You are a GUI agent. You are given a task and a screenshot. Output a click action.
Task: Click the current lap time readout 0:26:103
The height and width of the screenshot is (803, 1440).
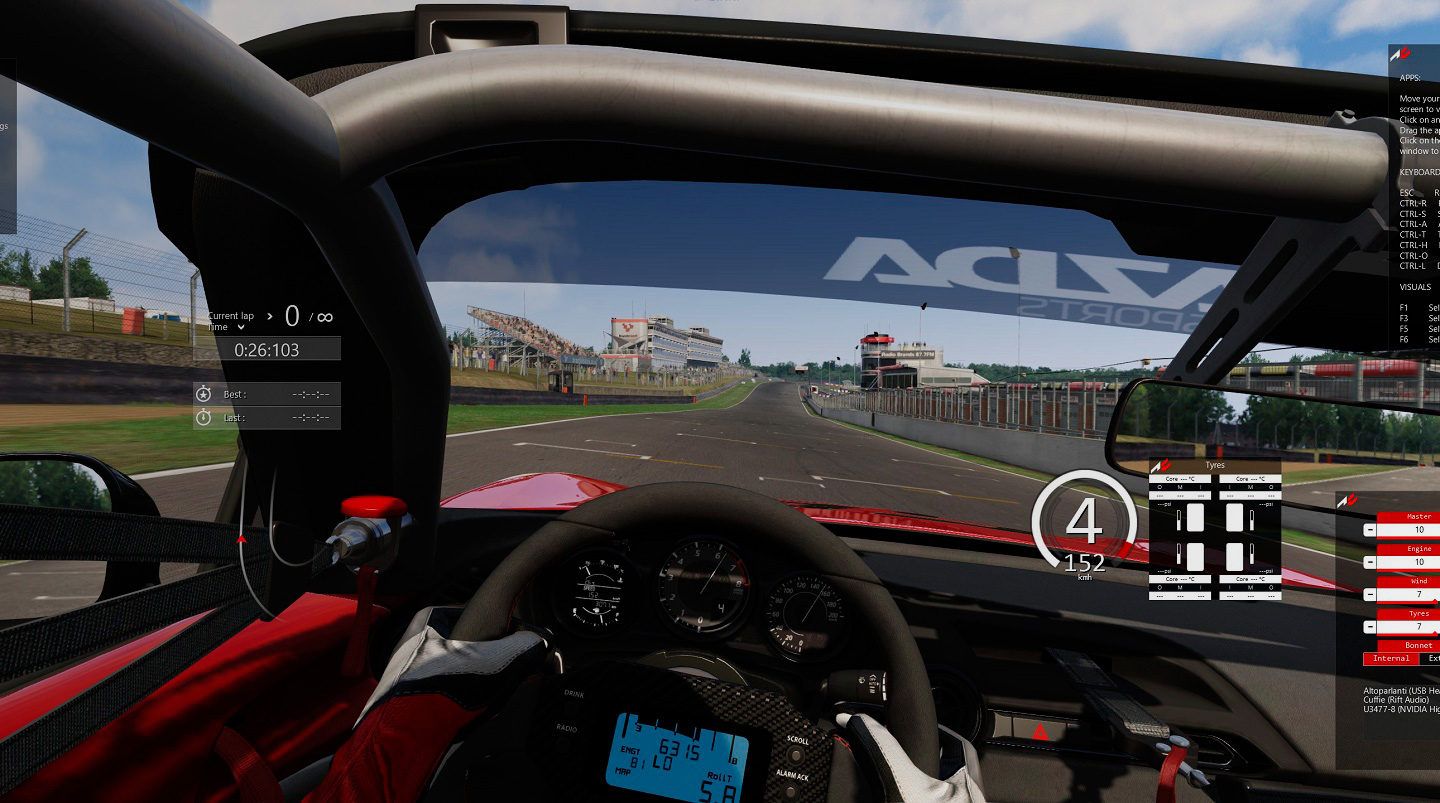267,349
